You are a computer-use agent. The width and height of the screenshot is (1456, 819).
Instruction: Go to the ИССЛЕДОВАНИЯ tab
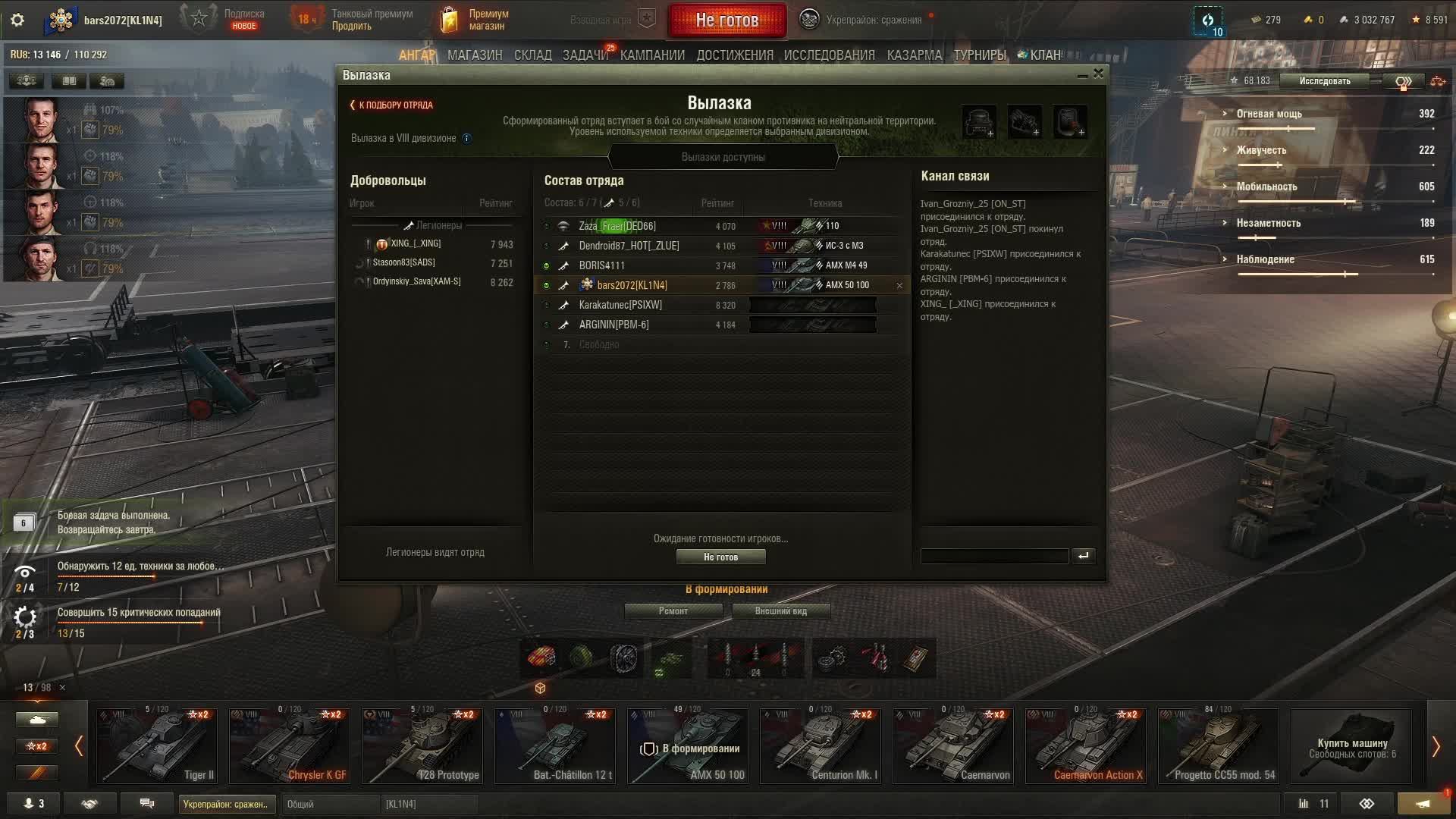[829, 55]
